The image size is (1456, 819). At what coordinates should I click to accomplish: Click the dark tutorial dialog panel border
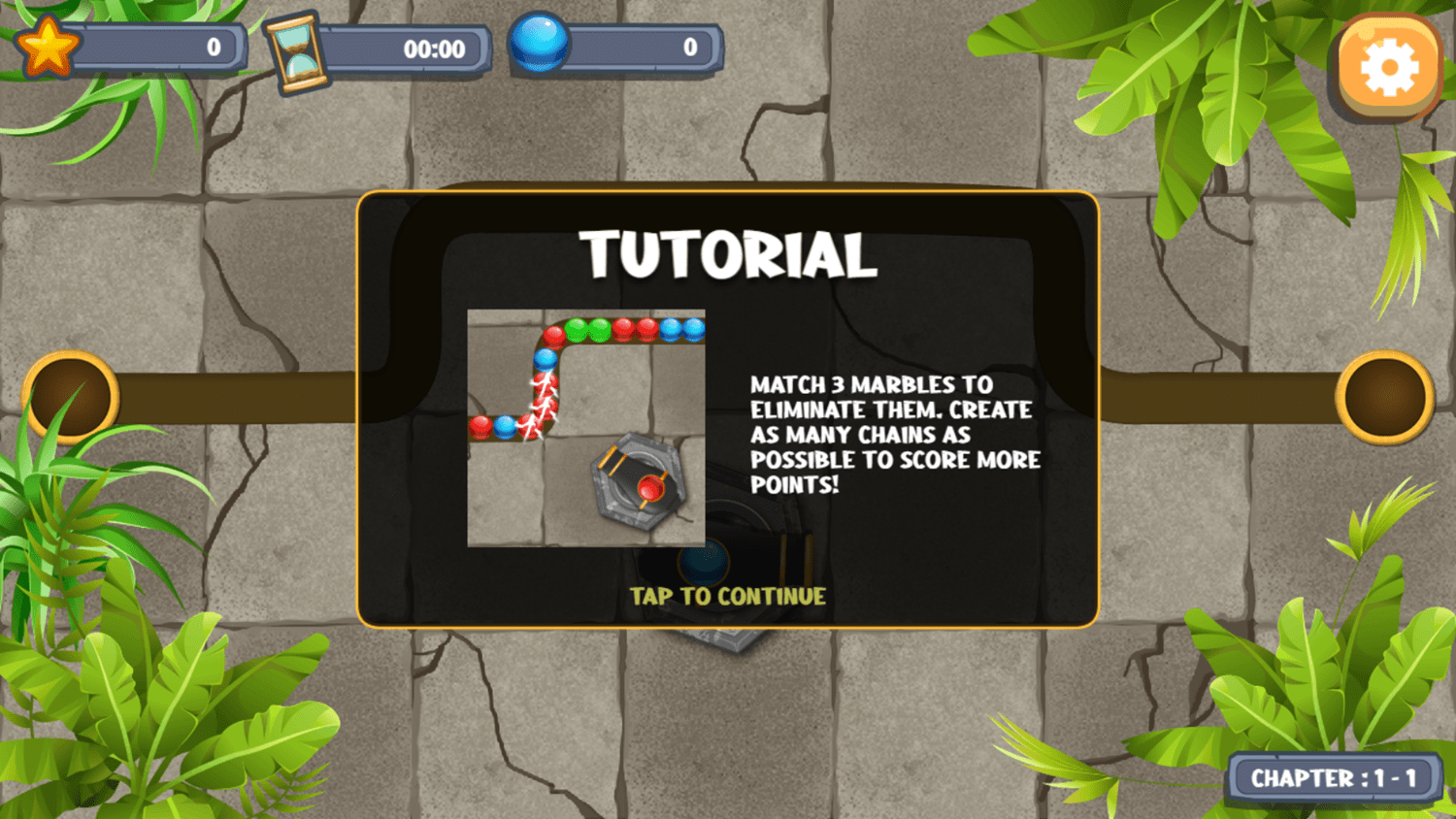(728, 196)
